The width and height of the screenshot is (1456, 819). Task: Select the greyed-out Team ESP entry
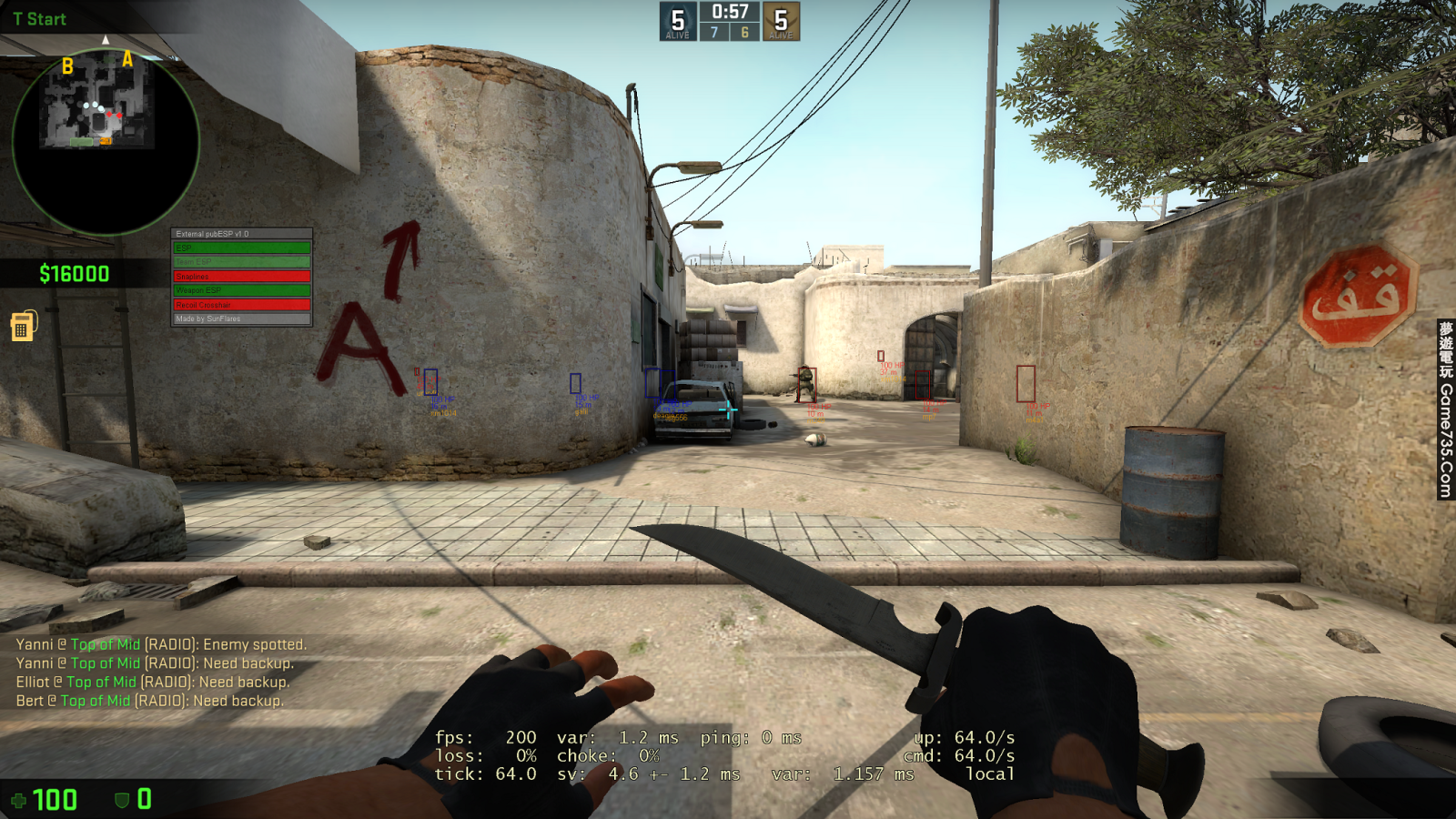[241, 260]
